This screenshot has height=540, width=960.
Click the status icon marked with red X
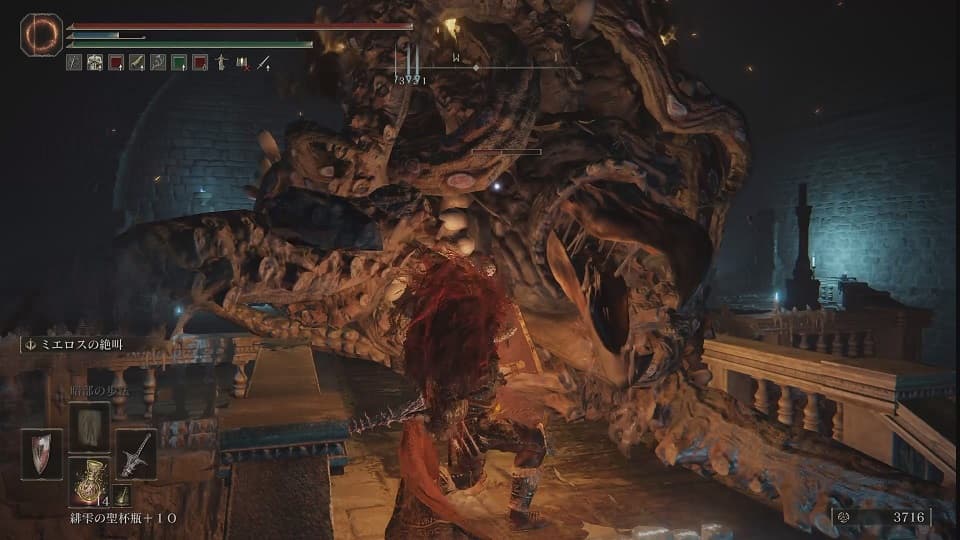click(242, 62)
